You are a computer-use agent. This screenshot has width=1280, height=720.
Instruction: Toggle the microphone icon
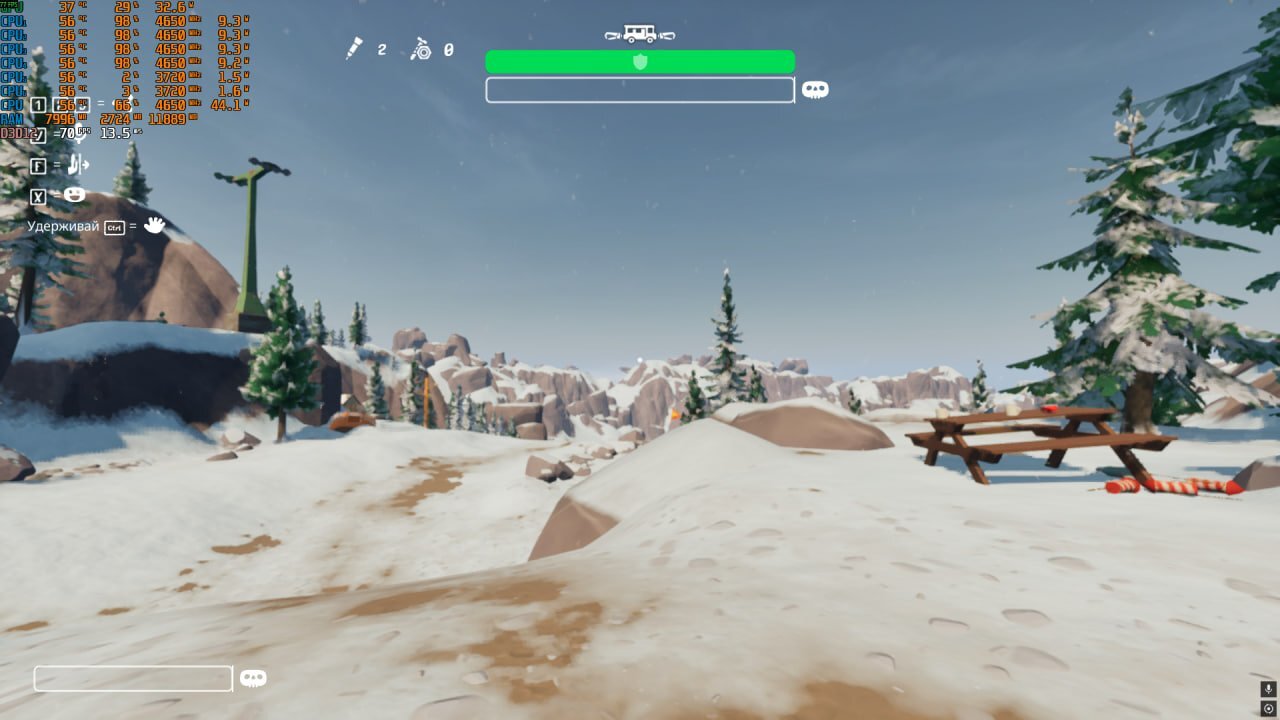1268,689
